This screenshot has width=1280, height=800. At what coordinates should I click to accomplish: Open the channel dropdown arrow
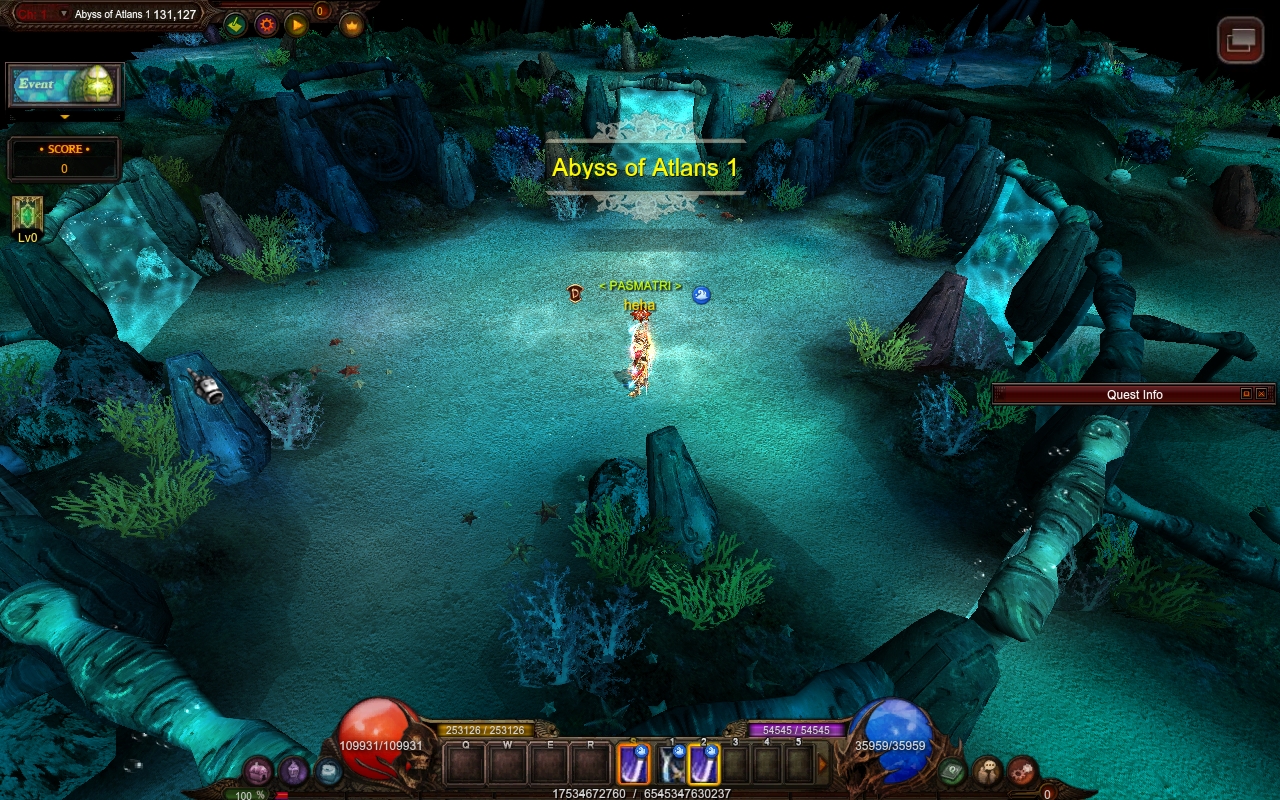click(x=64, y=14)
